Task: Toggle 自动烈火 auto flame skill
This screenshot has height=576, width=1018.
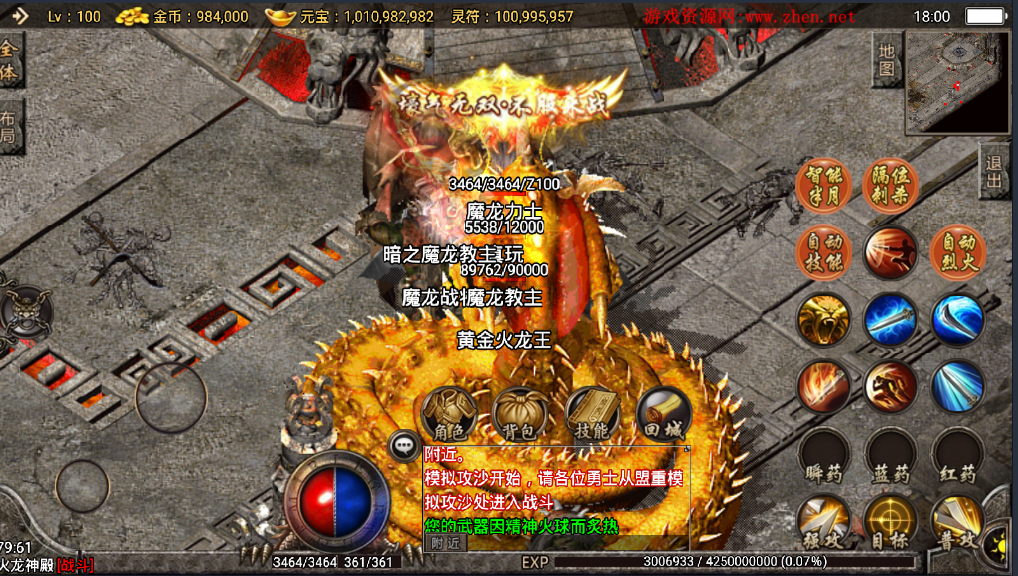Action: pyautogui.click(x=958, y=252)
